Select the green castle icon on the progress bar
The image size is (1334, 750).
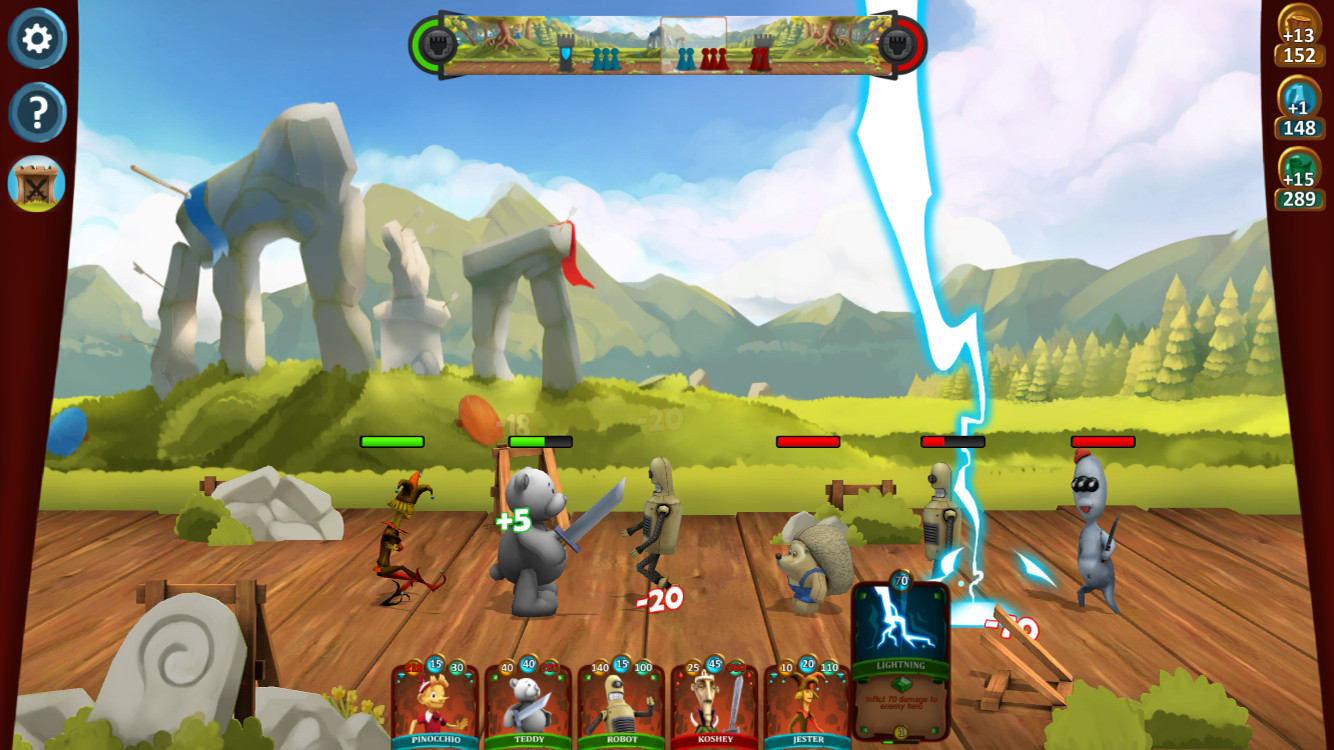(x=437, y=43)
